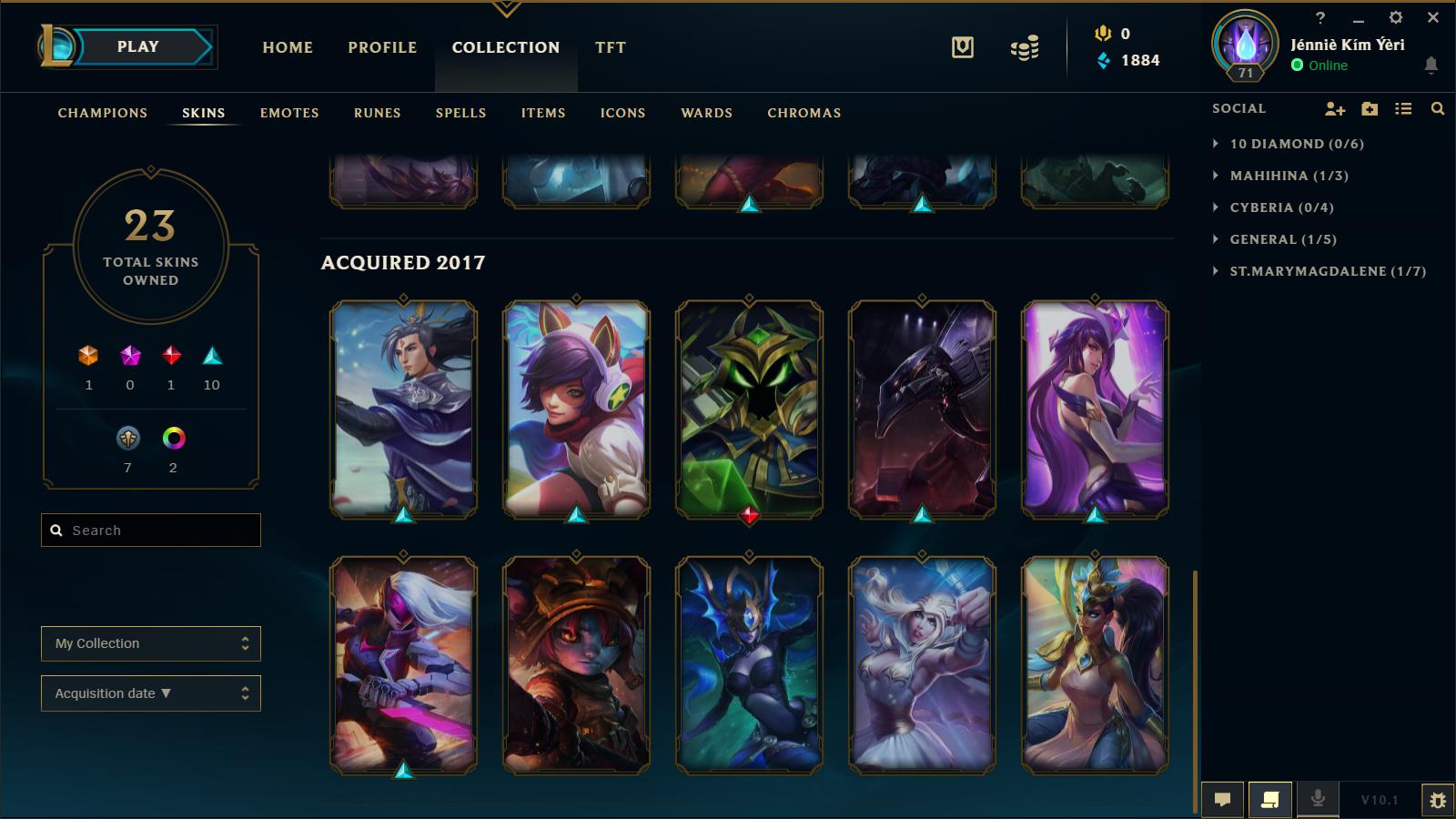Open the friends list view icon

[x=1401, y=108]
